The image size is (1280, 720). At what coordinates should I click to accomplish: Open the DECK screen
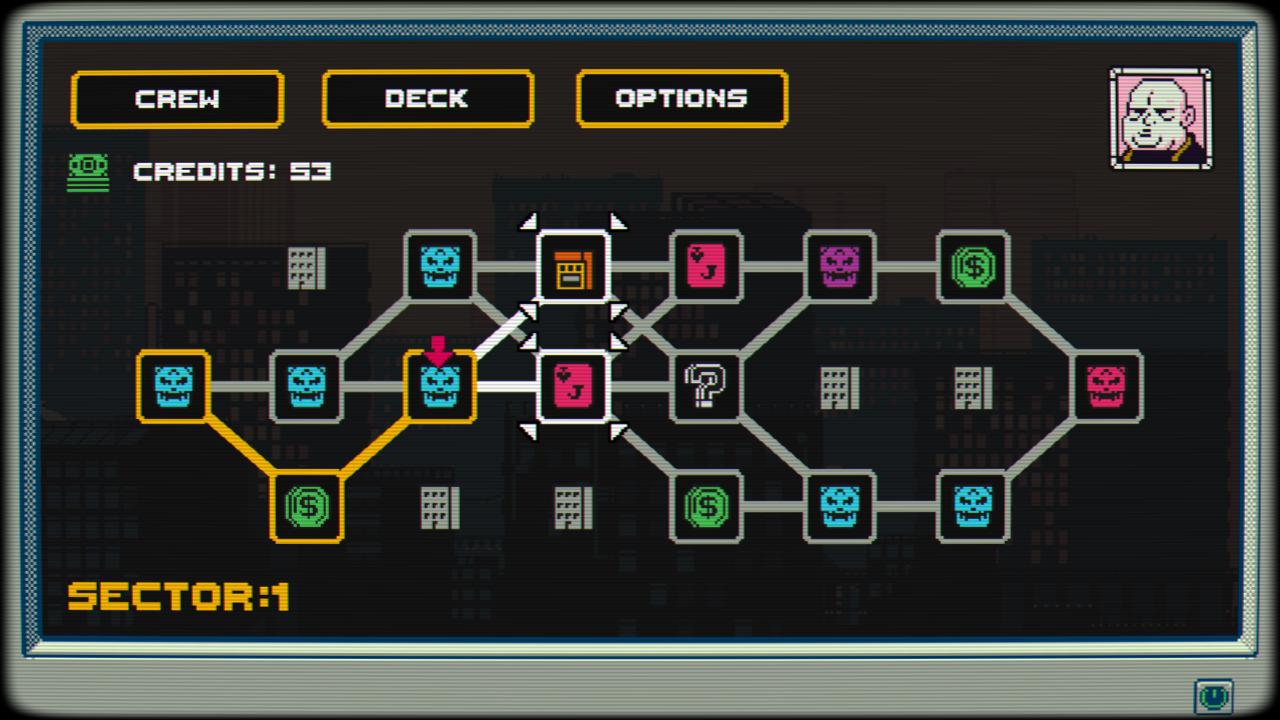[x=427, y=98]
